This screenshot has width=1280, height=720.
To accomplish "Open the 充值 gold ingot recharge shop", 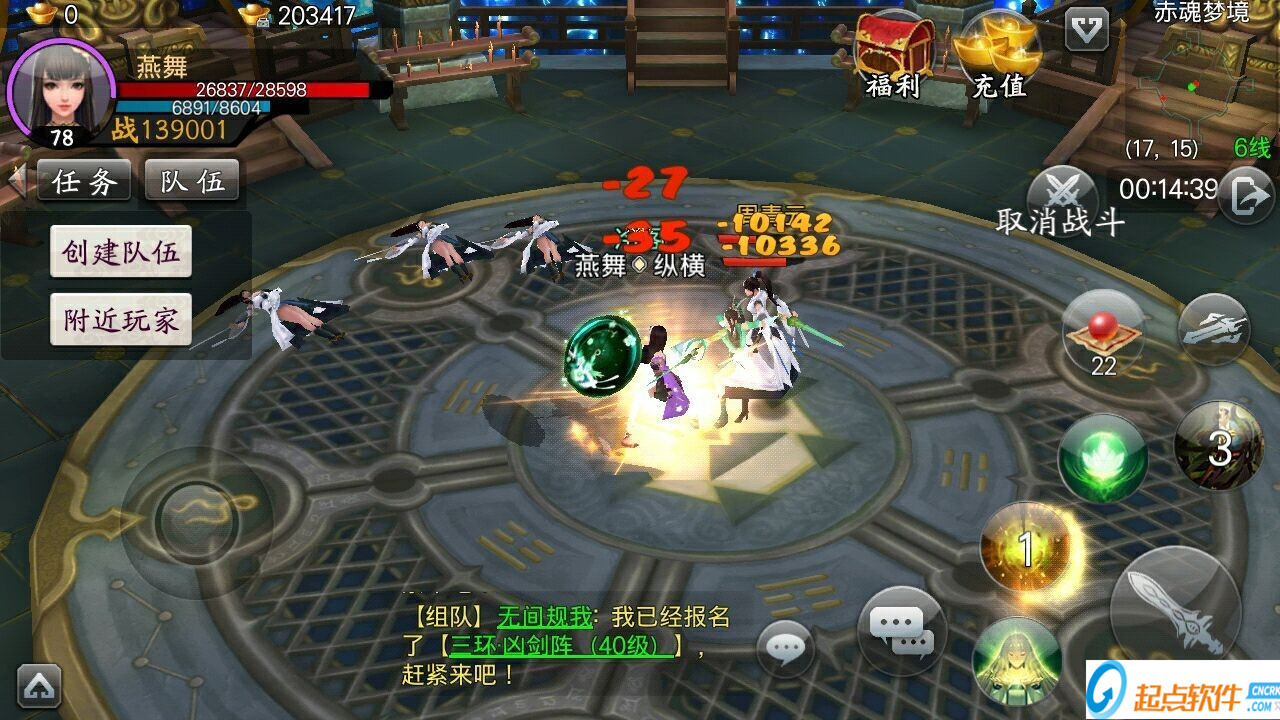I will [998, 55].
